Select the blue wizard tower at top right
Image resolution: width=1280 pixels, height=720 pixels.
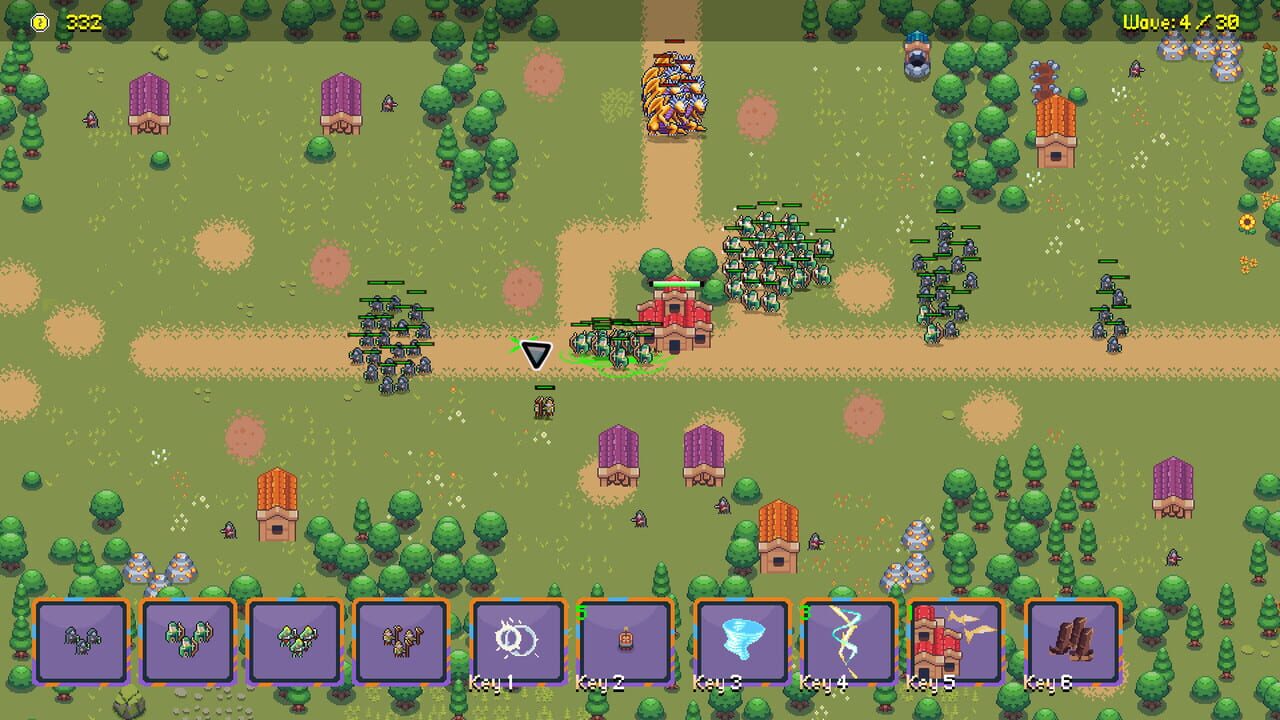[916, 55]
